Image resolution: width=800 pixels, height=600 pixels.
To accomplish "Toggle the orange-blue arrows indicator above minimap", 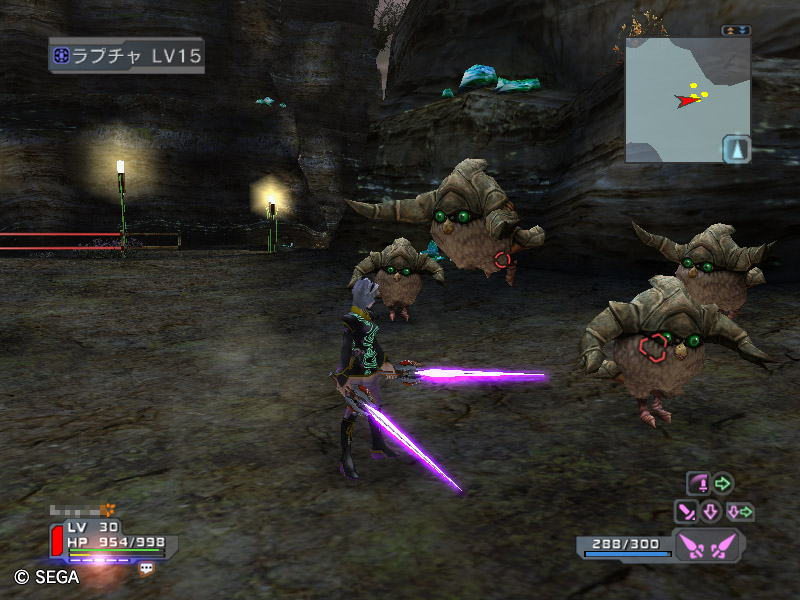I will pyautogui.click(x=736, y=30).
